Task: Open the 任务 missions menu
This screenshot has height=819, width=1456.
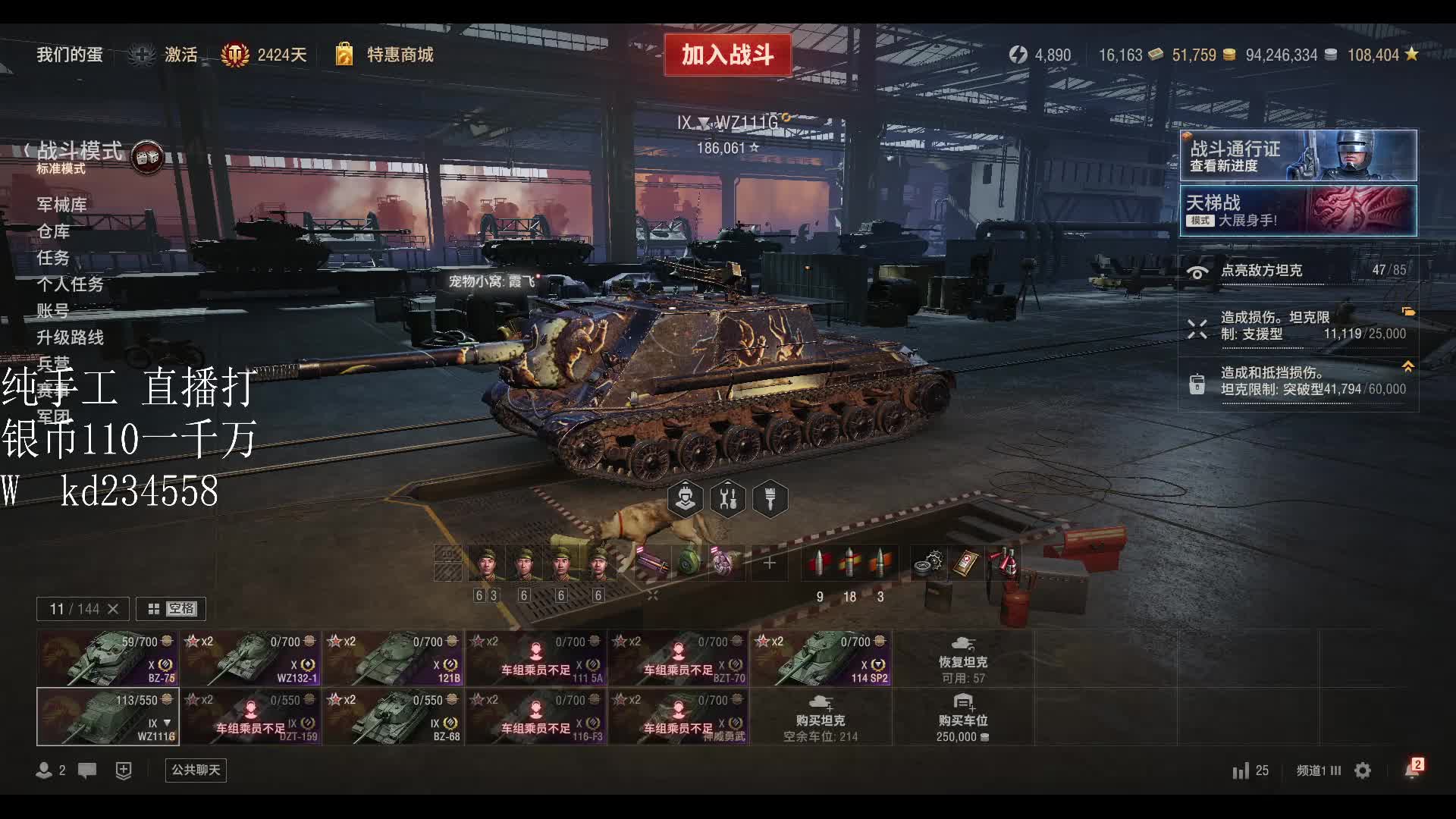Action: pyautogui.click(x=53, y=257)
